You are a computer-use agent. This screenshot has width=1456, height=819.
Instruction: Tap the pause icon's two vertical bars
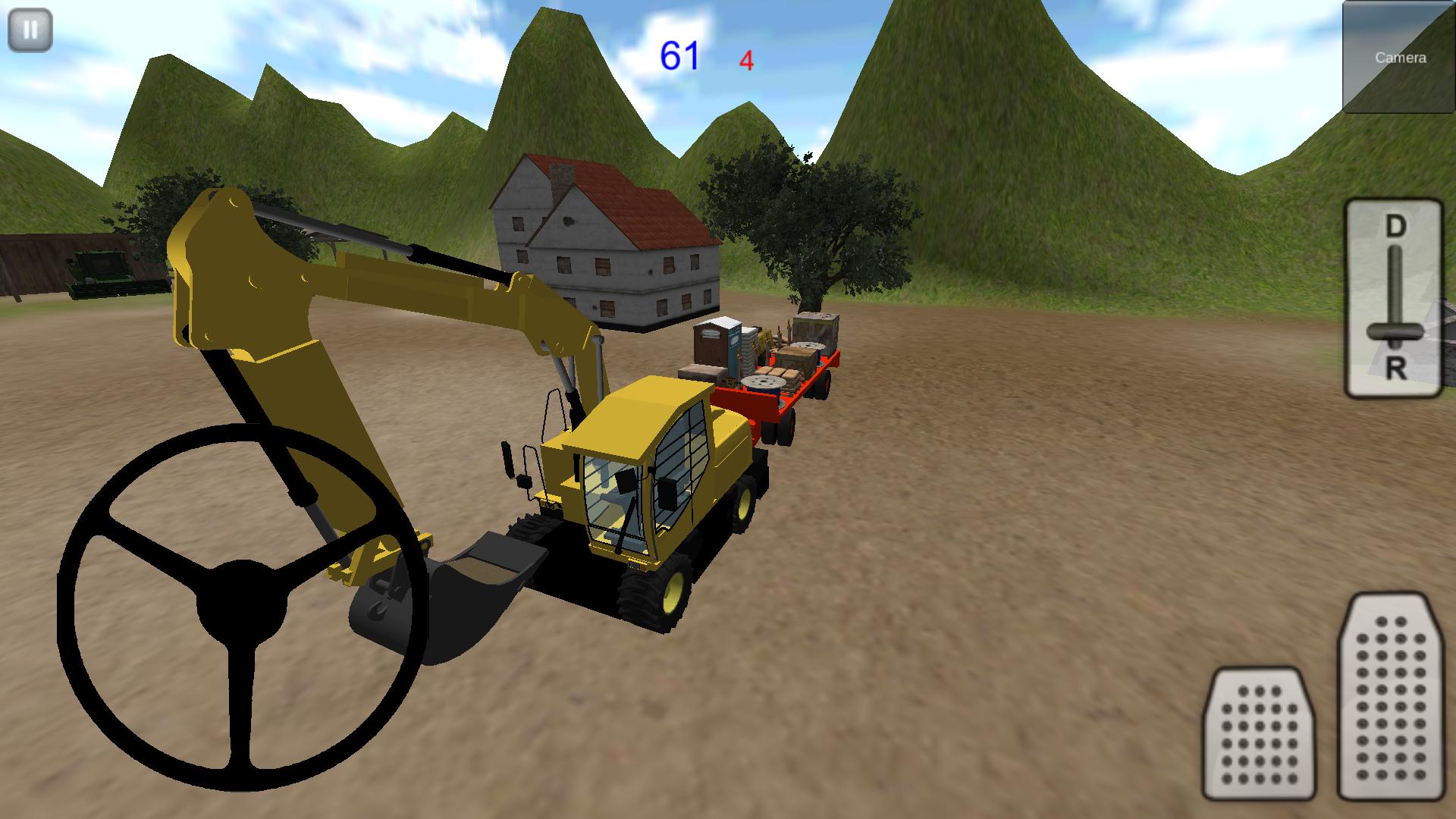[x=29, y=30]
